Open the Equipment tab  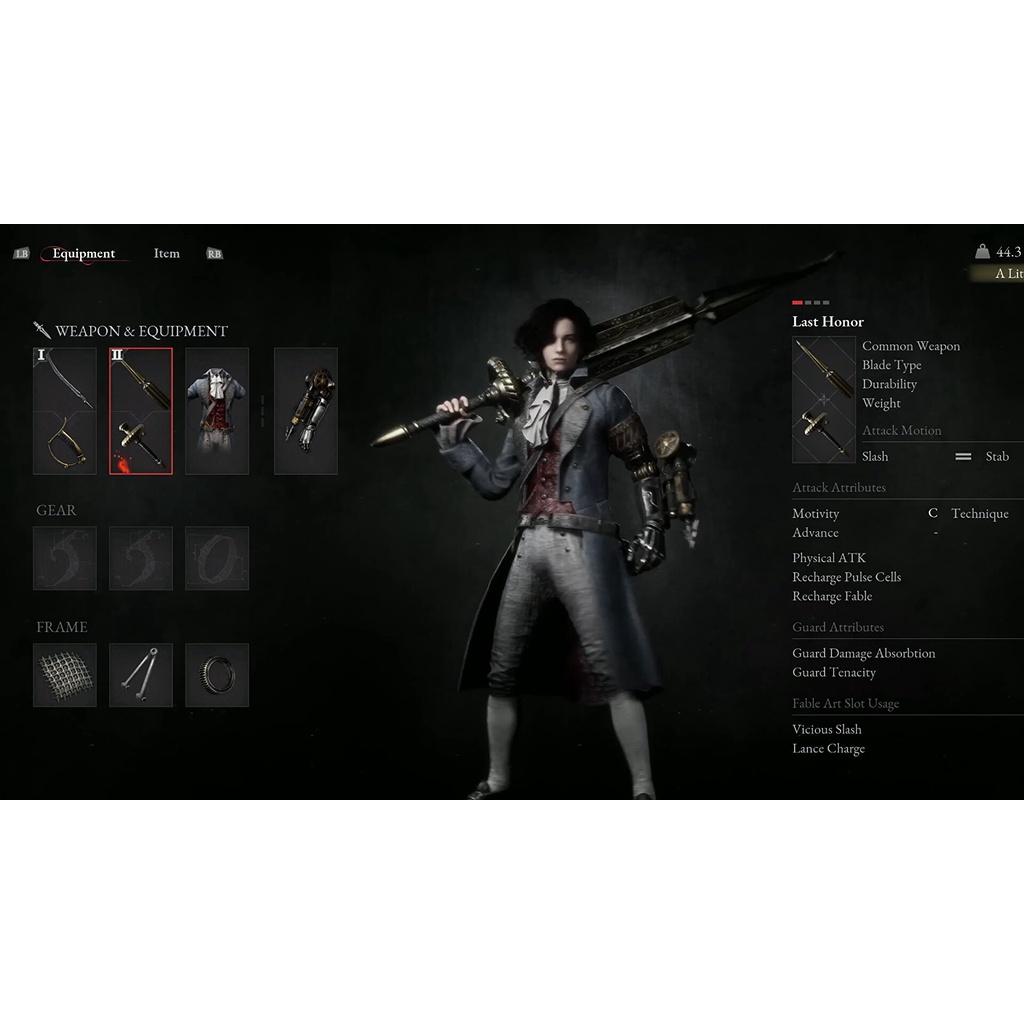pyautogui.click(x=84, y=254)
